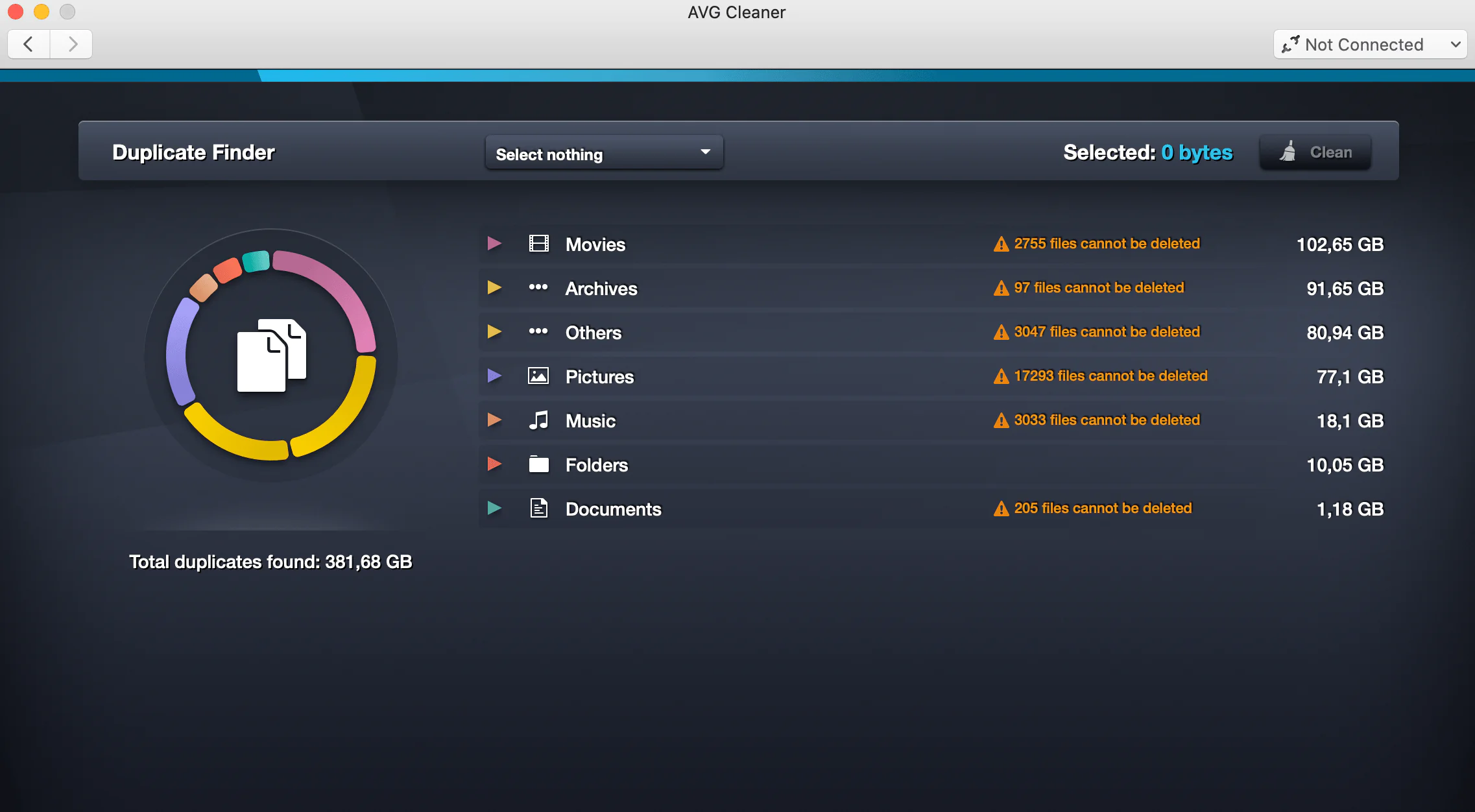Viewport: 1475px width, 812px height.
Task: Open the Select nothing dropdown
Action: click(604, 154)
